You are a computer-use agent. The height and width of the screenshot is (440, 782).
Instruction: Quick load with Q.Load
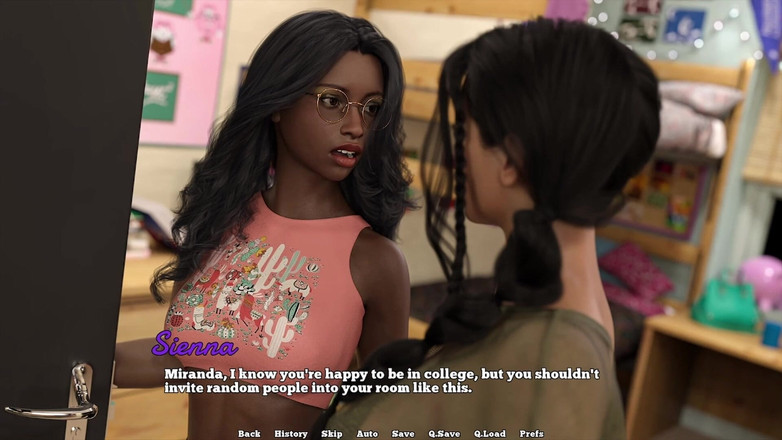pyautogui.click(x=489, y=434)
